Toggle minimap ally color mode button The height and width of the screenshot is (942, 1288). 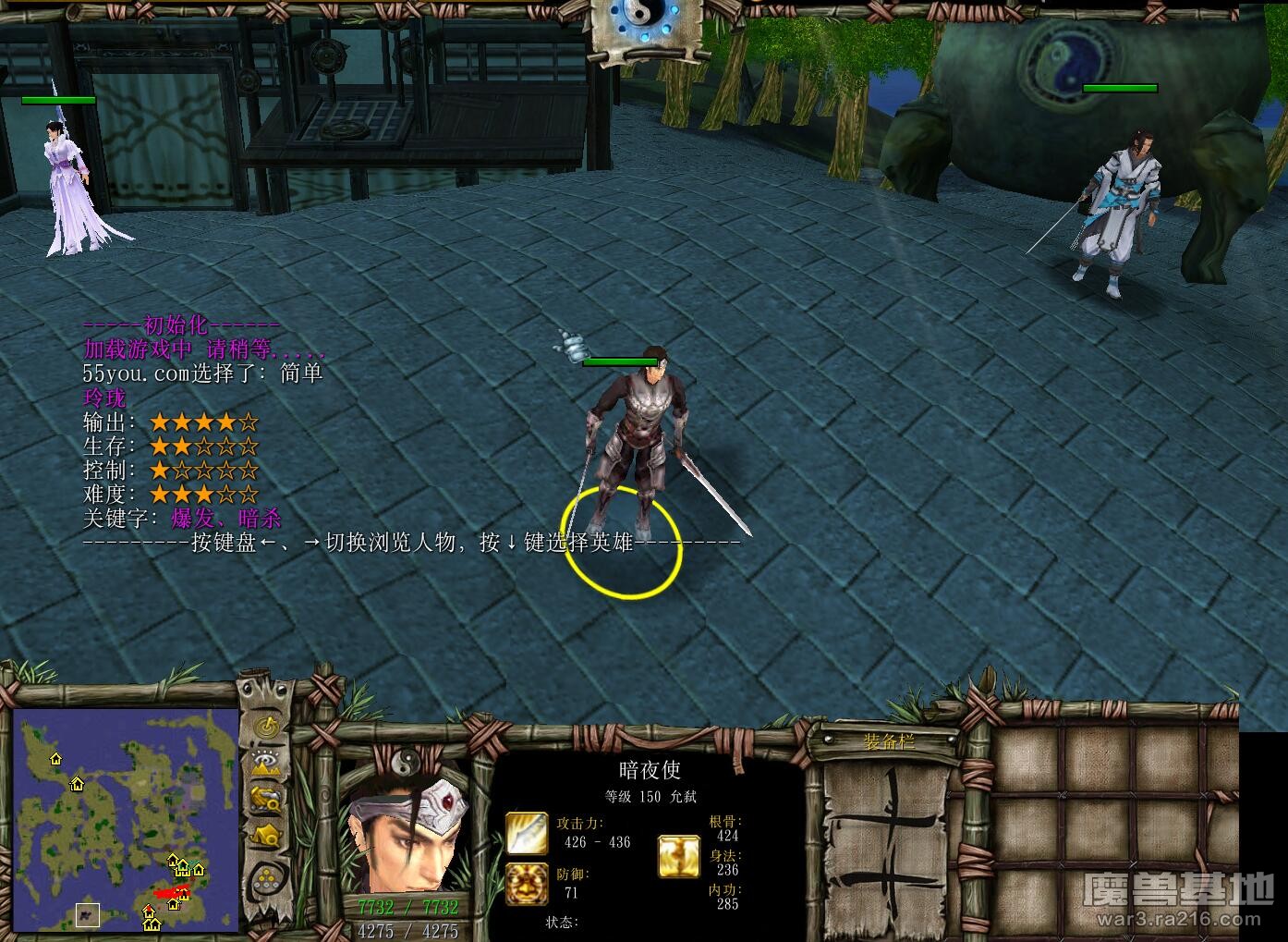pos(267,798)
